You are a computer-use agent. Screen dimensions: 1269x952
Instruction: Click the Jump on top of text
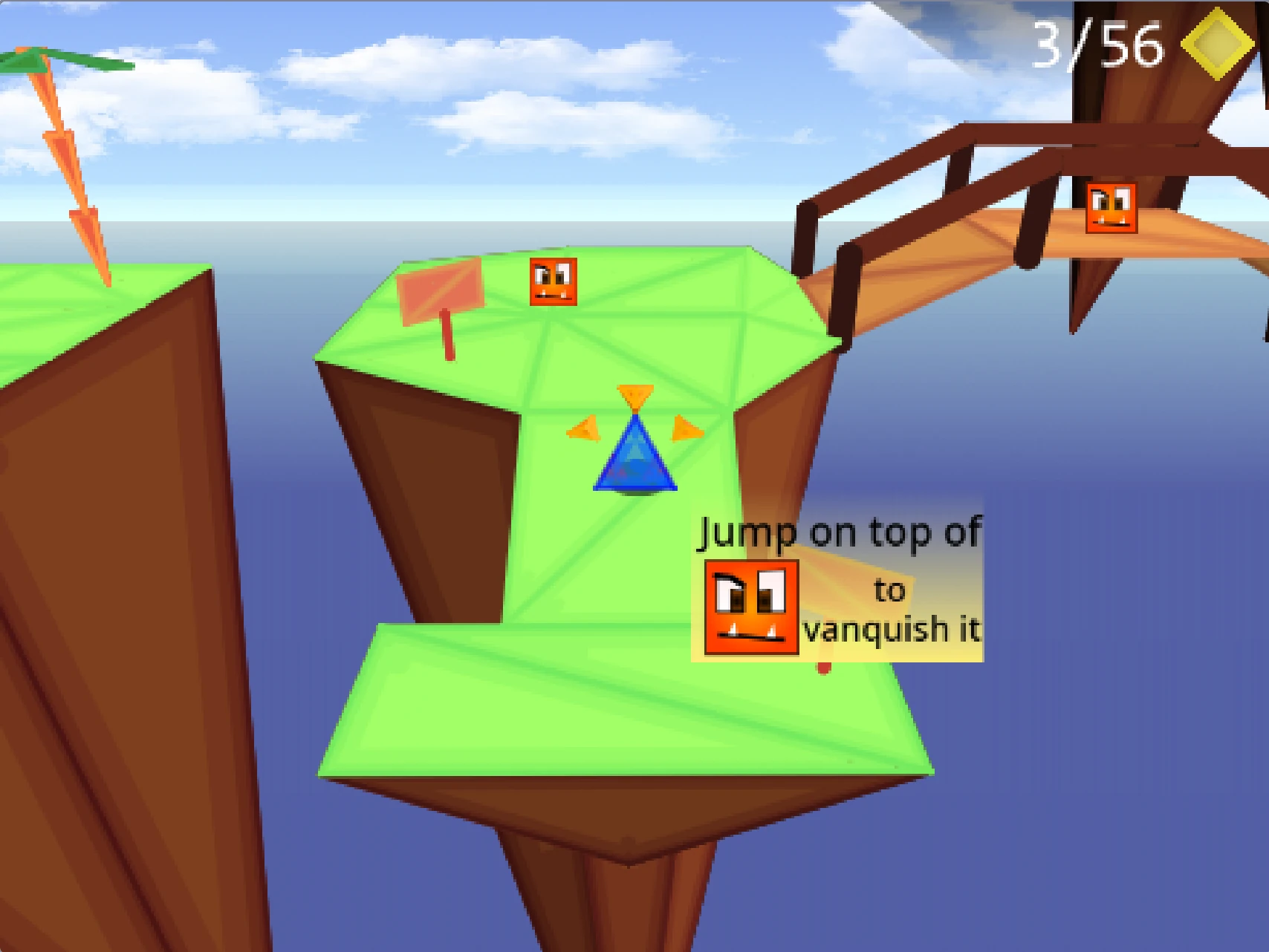pos(839,533)
